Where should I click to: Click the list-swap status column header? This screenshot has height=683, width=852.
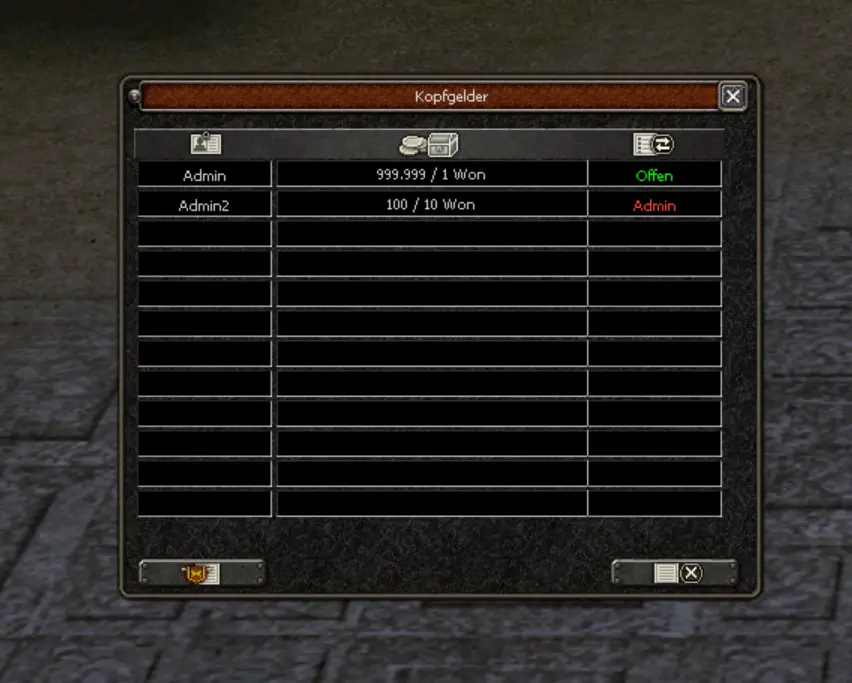click(x=654, y=144)
